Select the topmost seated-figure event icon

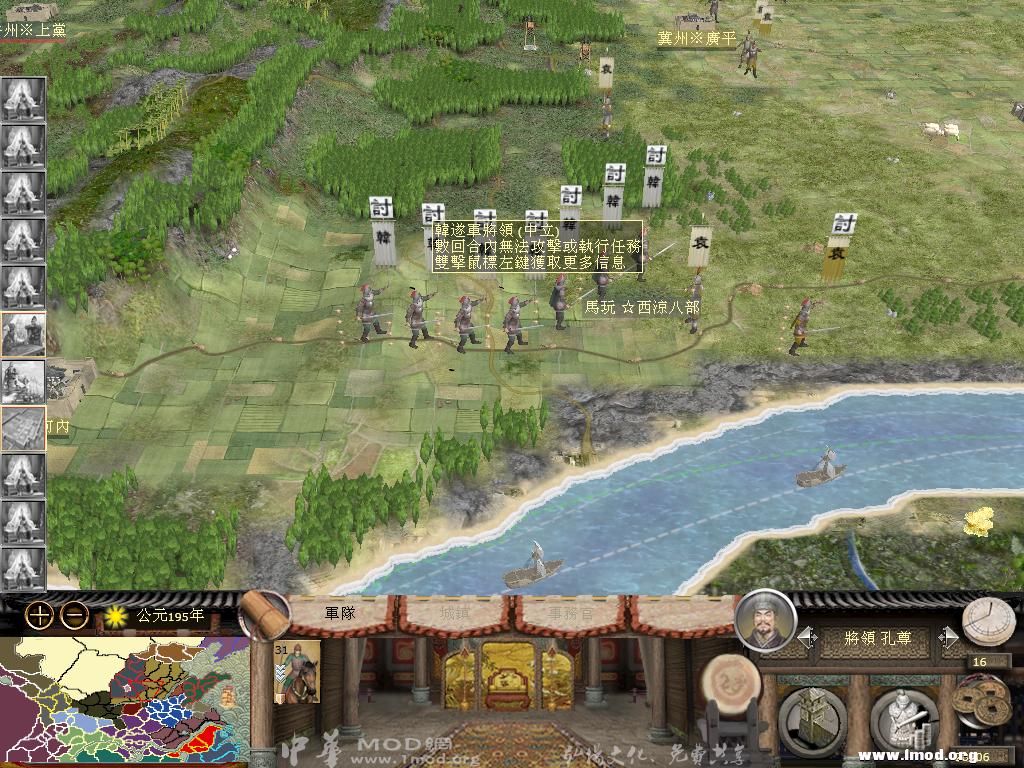click(x=23, y=100)
